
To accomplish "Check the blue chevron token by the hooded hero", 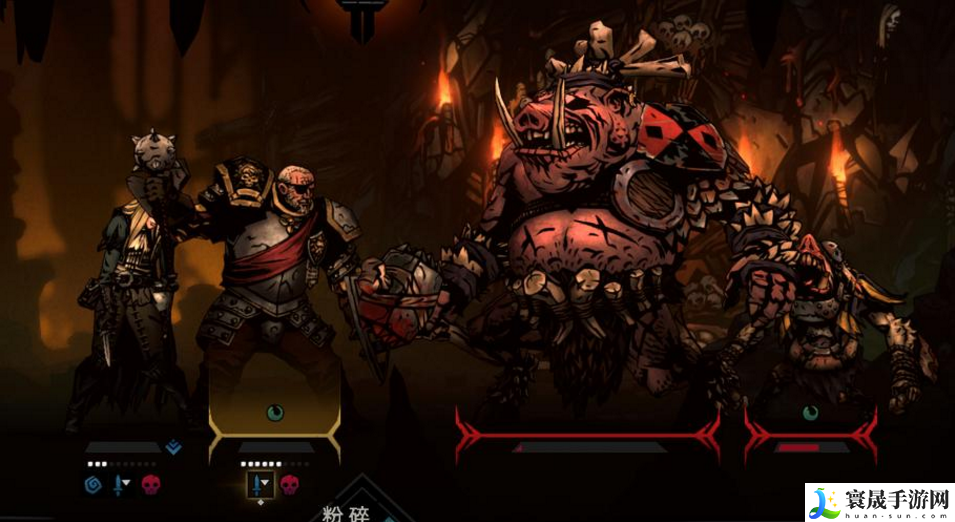I will 173,448.
